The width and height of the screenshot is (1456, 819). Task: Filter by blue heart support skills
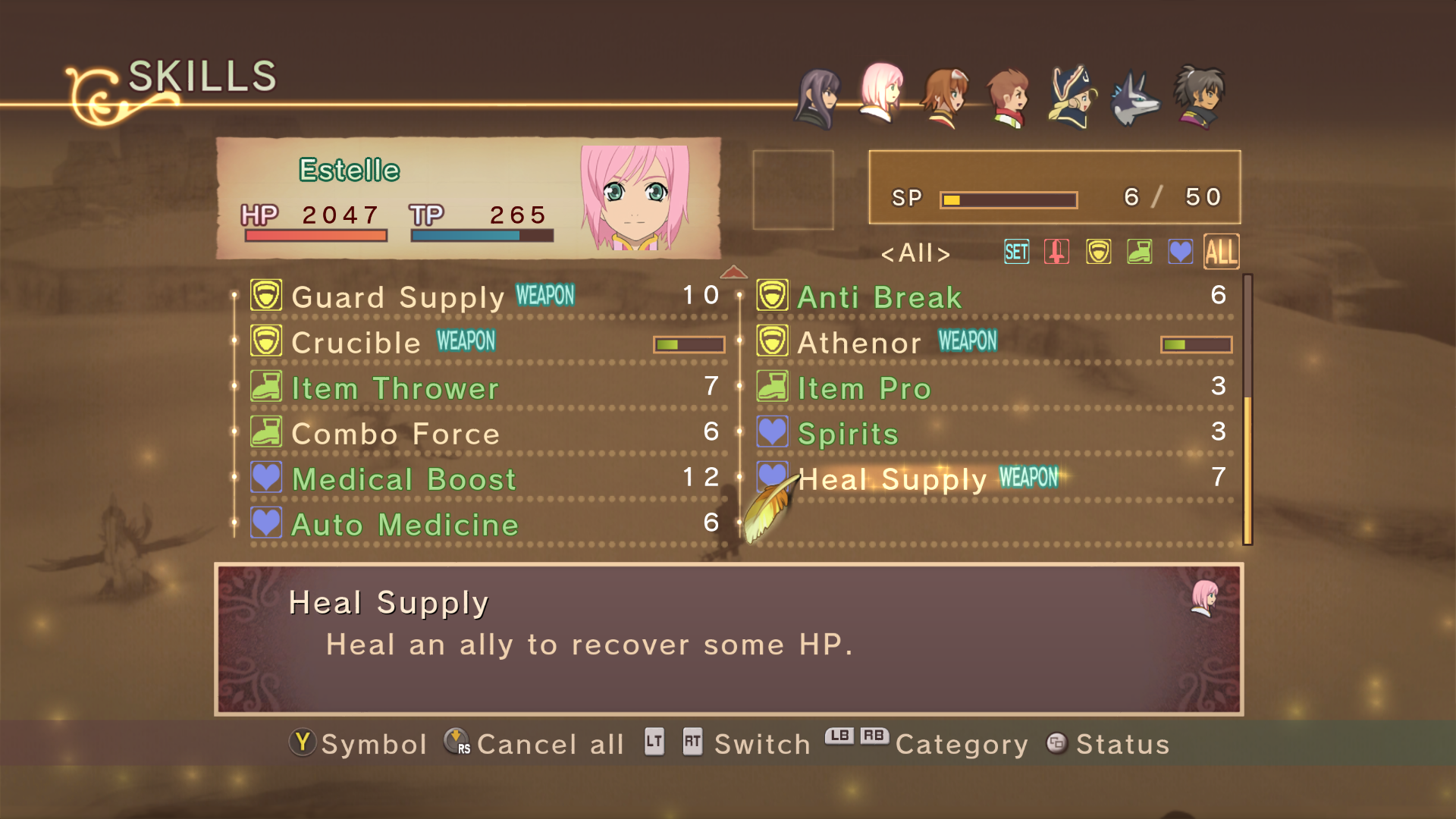1180,252
